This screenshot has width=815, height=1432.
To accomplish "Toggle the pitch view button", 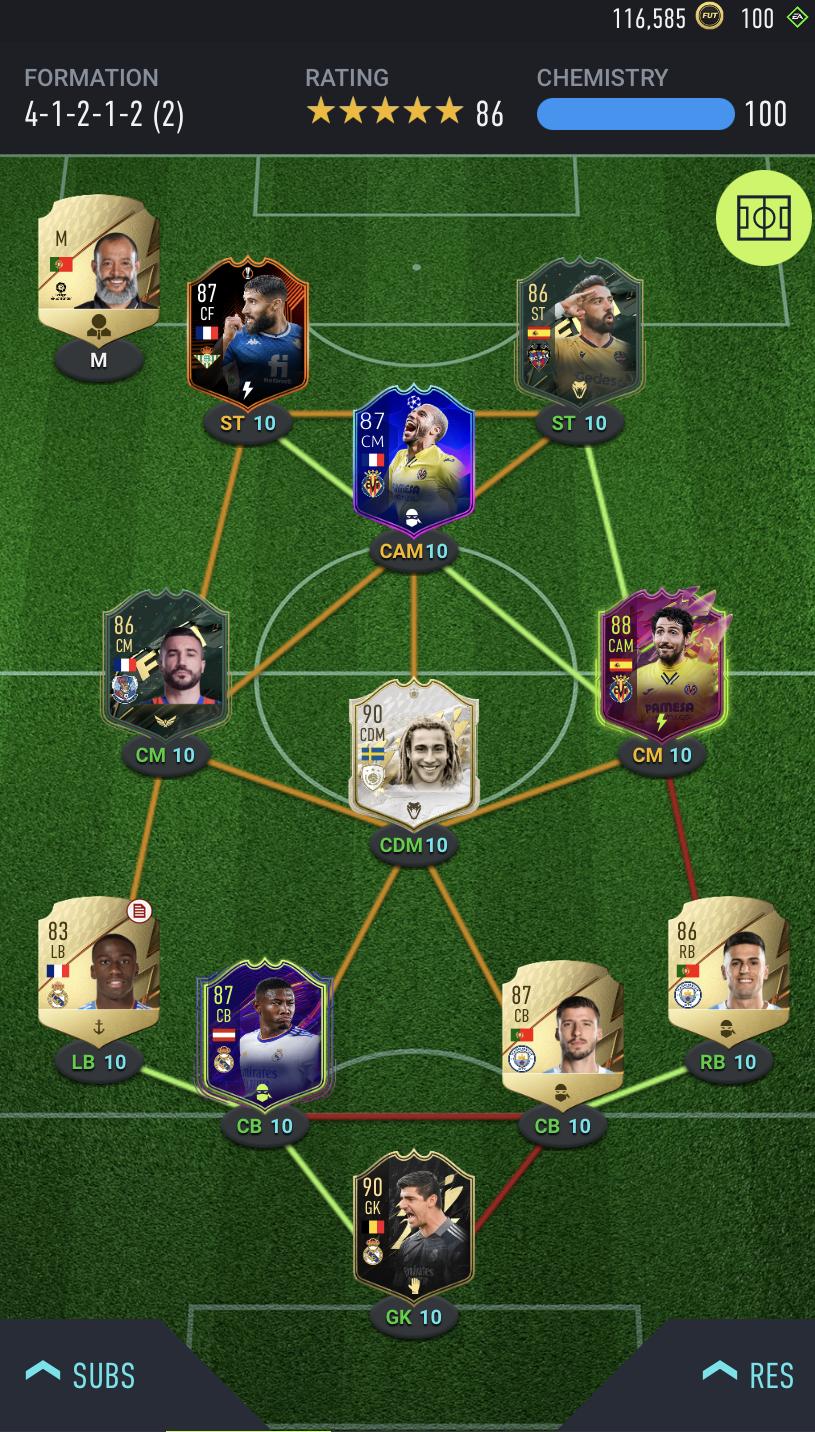I will [x=763, y=218].
